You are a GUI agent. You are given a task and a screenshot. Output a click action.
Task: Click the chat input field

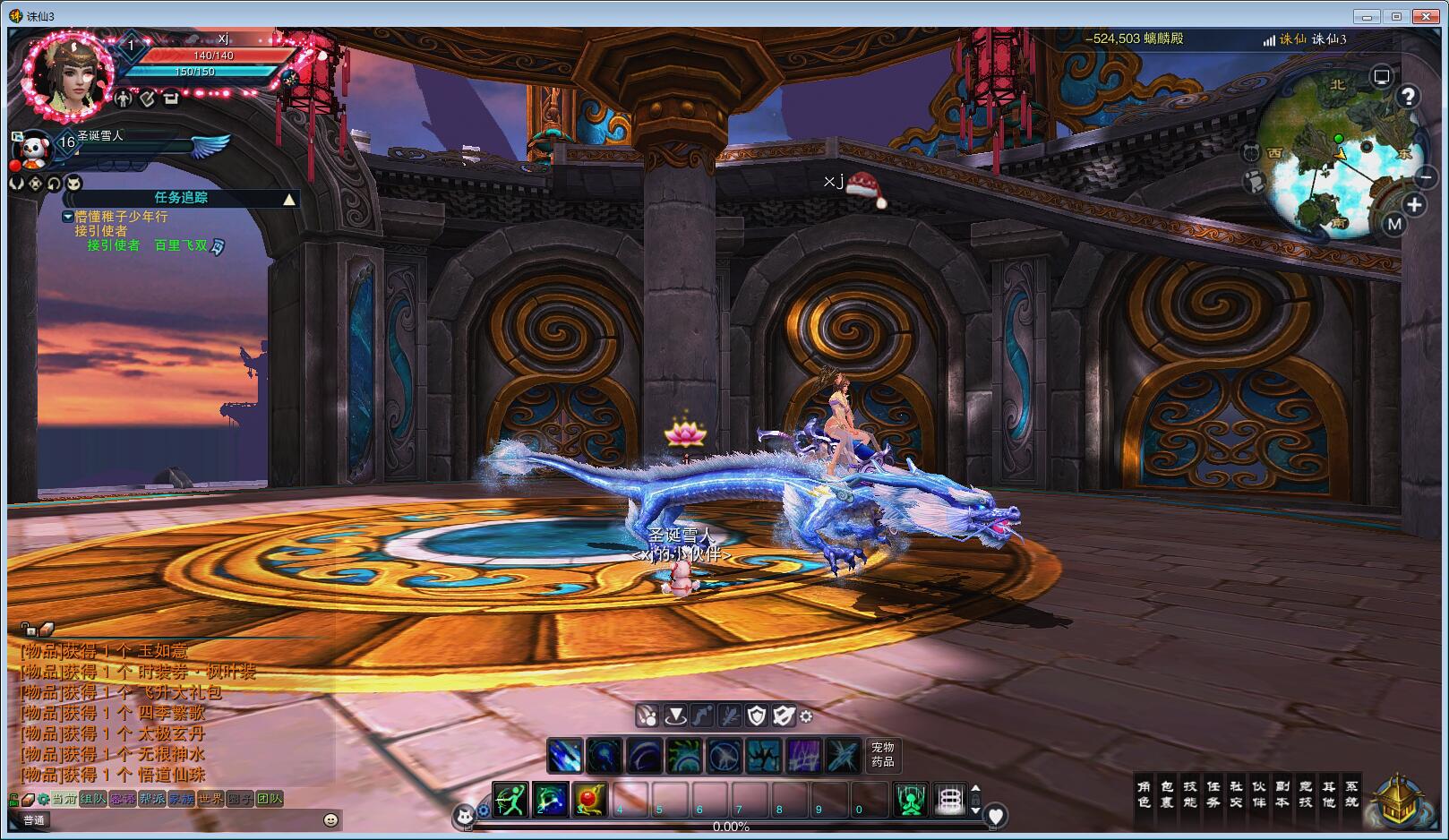point(179,819)
